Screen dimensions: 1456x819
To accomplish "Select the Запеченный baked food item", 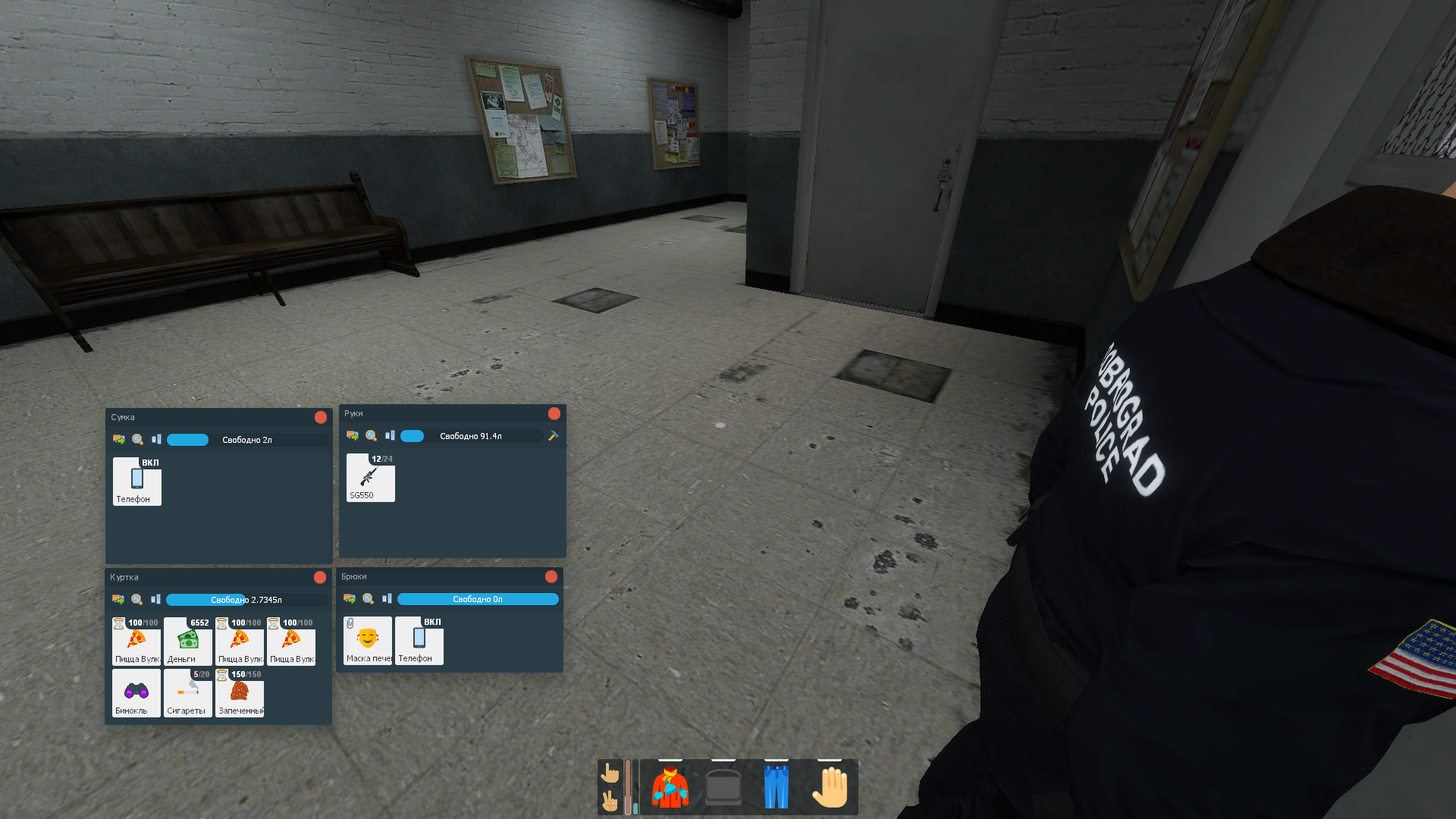I will pyautogui.click(x=240, y=693).
